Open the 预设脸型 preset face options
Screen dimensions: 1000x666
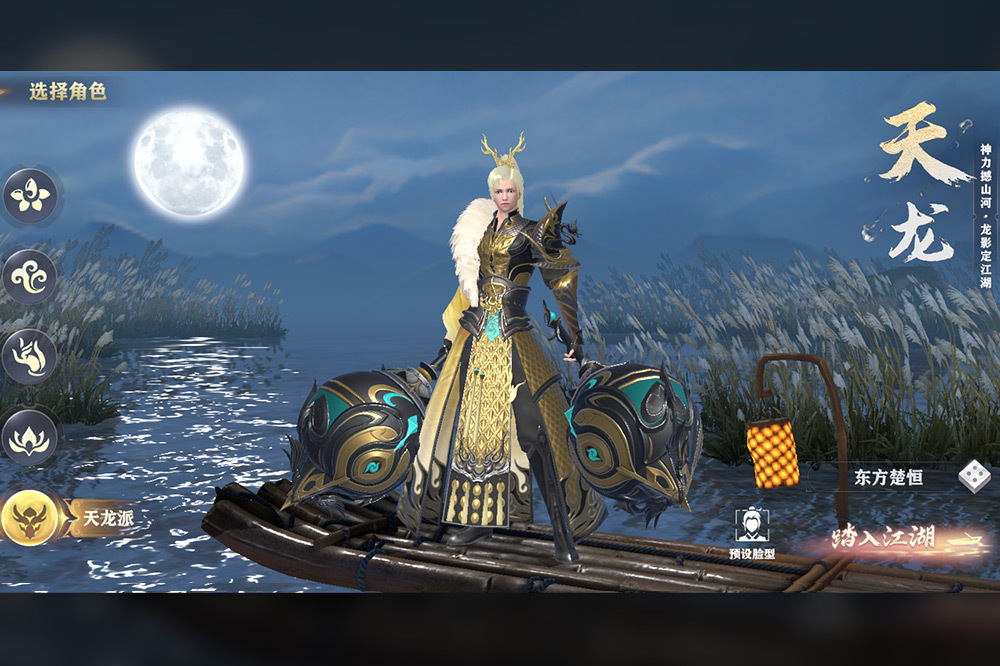coord(749,530)
